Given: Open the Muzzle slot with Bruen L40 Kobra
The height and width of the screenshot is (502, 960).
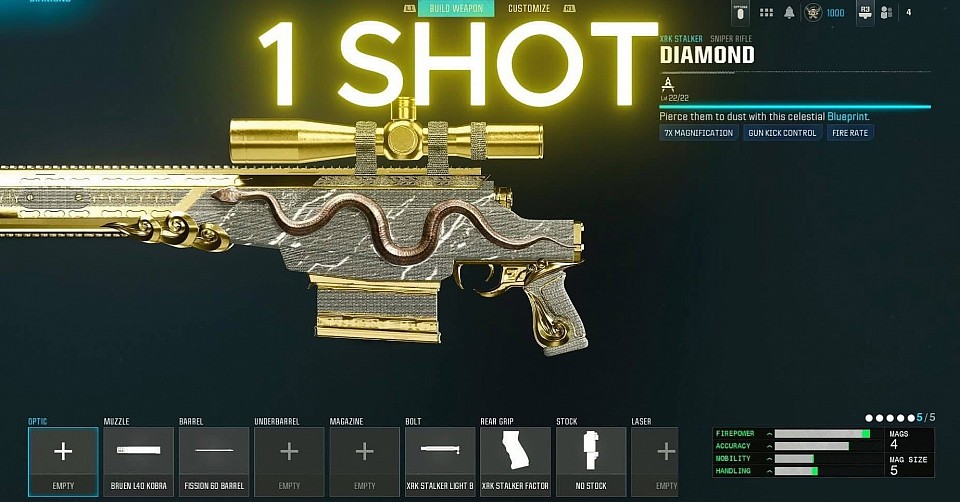Looking at the screenshot, I should click(138, 460).
